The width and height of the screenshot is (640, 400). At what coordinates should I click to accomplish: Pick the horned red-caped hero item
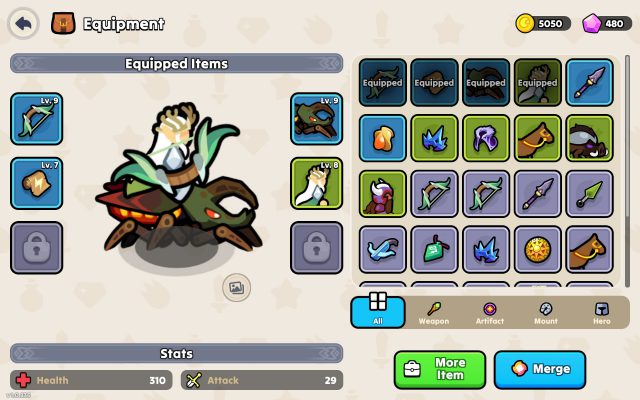coord(383,194)
